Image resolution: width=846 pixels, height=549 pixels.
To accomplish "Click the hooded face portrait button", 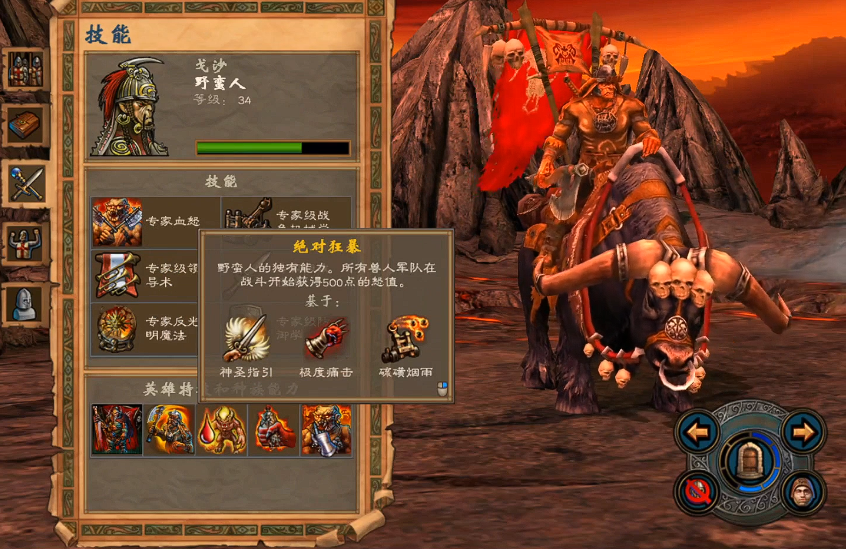I will [802, 490].
